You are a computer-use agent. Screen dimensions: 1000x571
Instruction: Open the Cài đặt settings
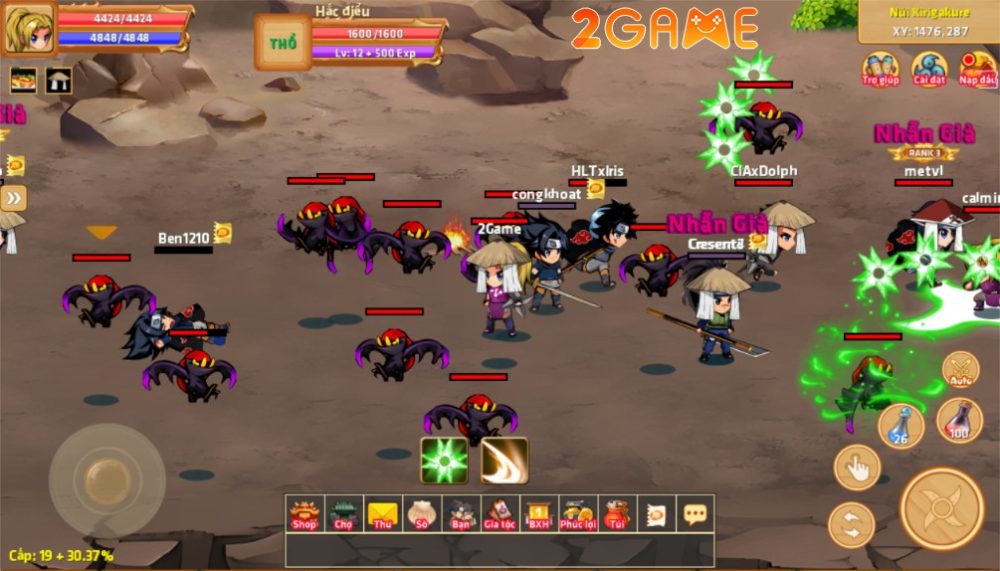[x=929, y=68]
